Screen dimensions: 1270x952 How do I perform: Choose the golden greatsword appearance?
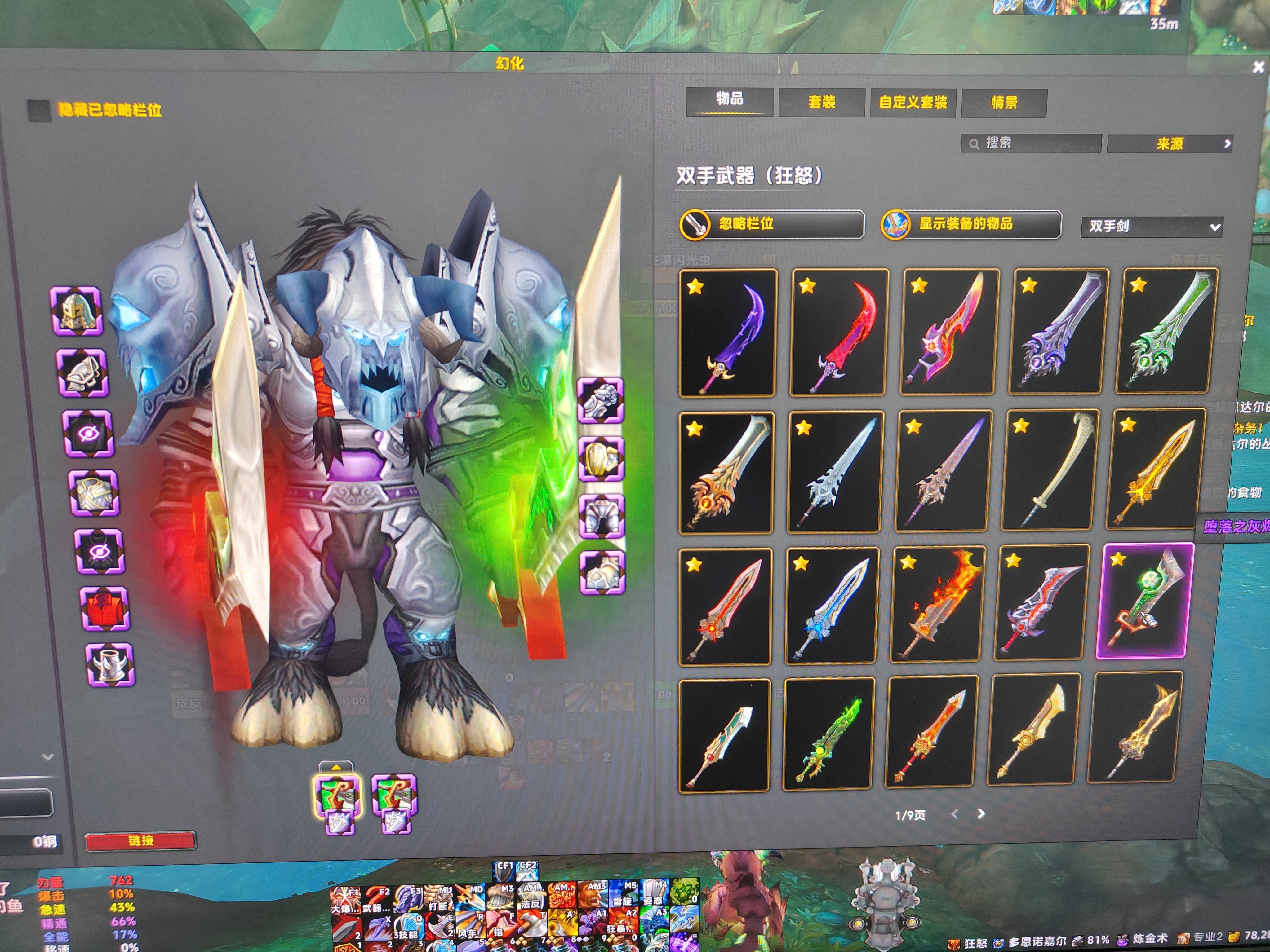point(1154,470)
